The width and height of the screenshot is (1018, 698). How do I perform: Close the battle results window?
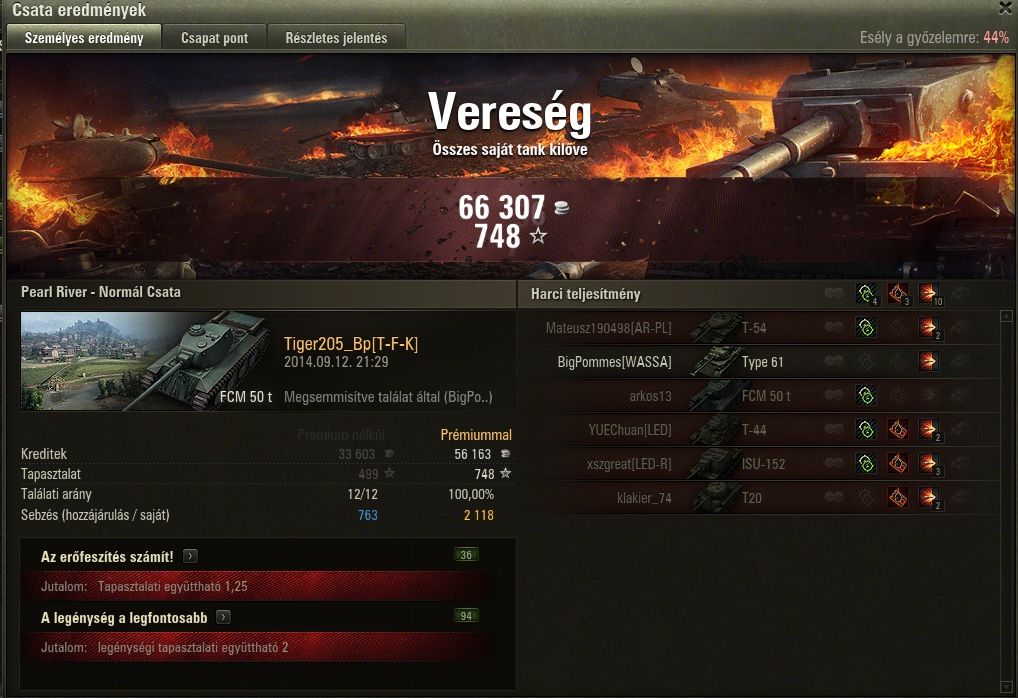point(1005,8)
